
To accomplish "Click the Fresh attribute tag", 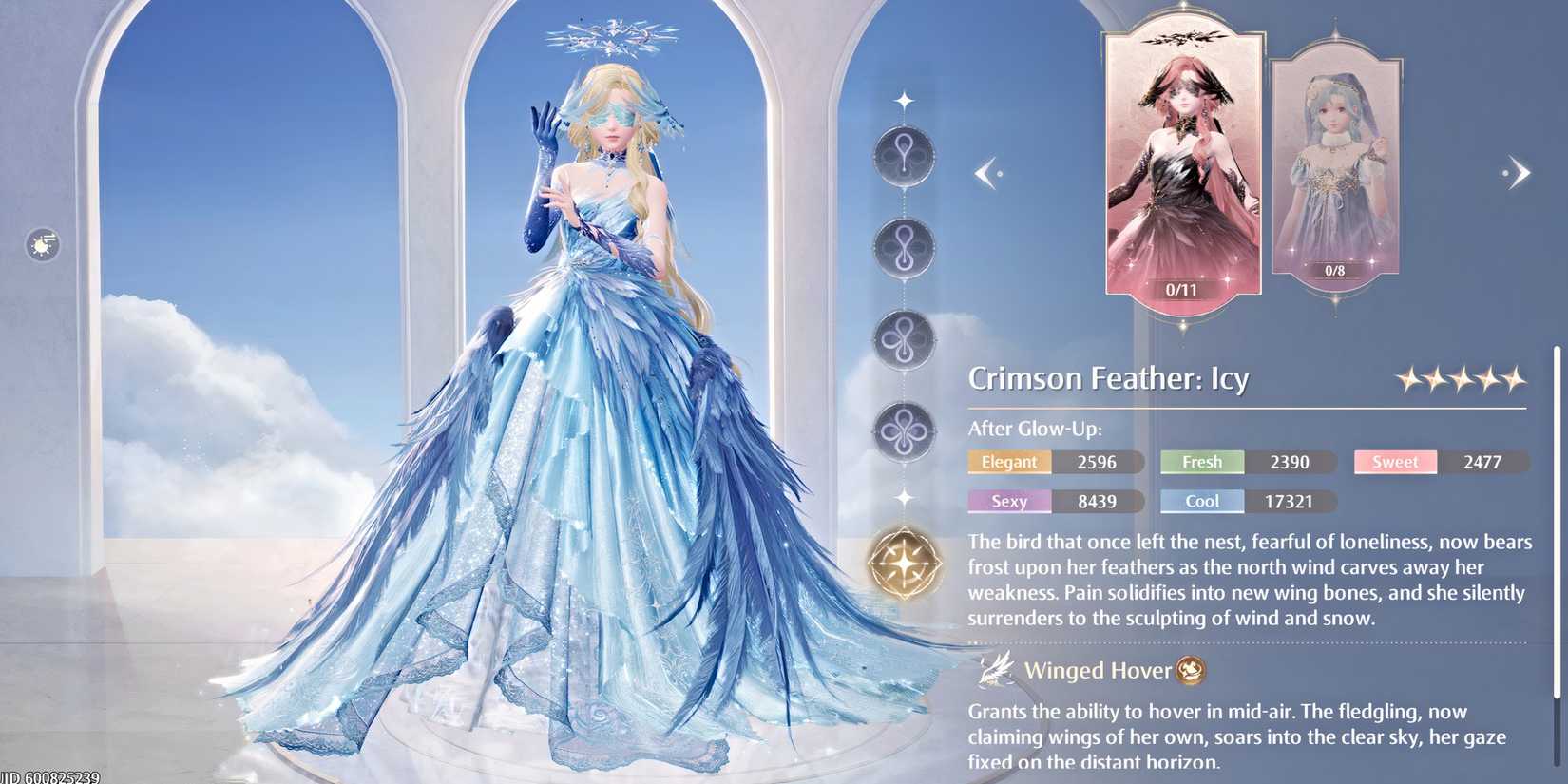I will click(1201, 462).
